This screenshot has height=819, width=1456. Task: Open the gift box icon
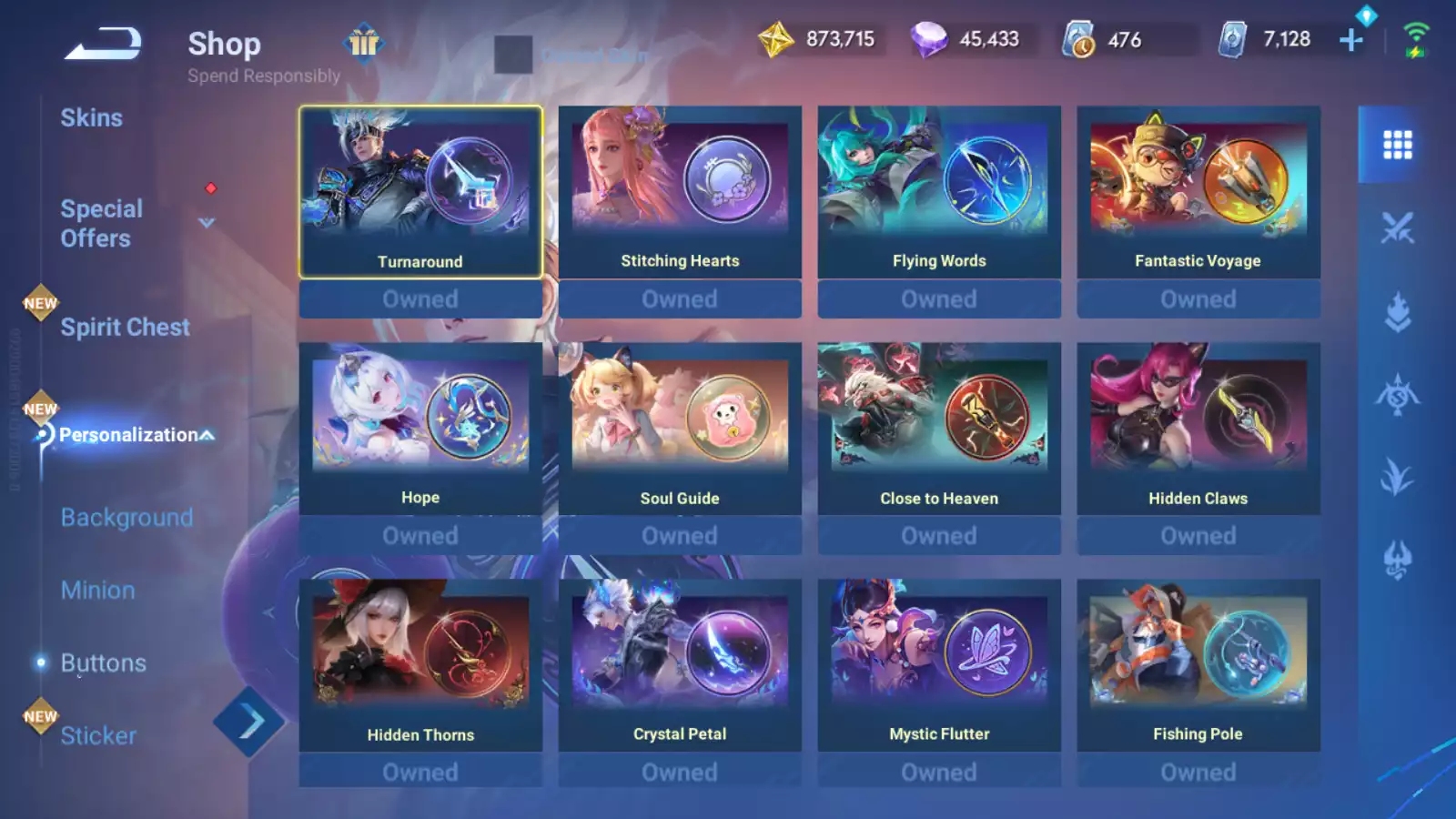[364, 42]
